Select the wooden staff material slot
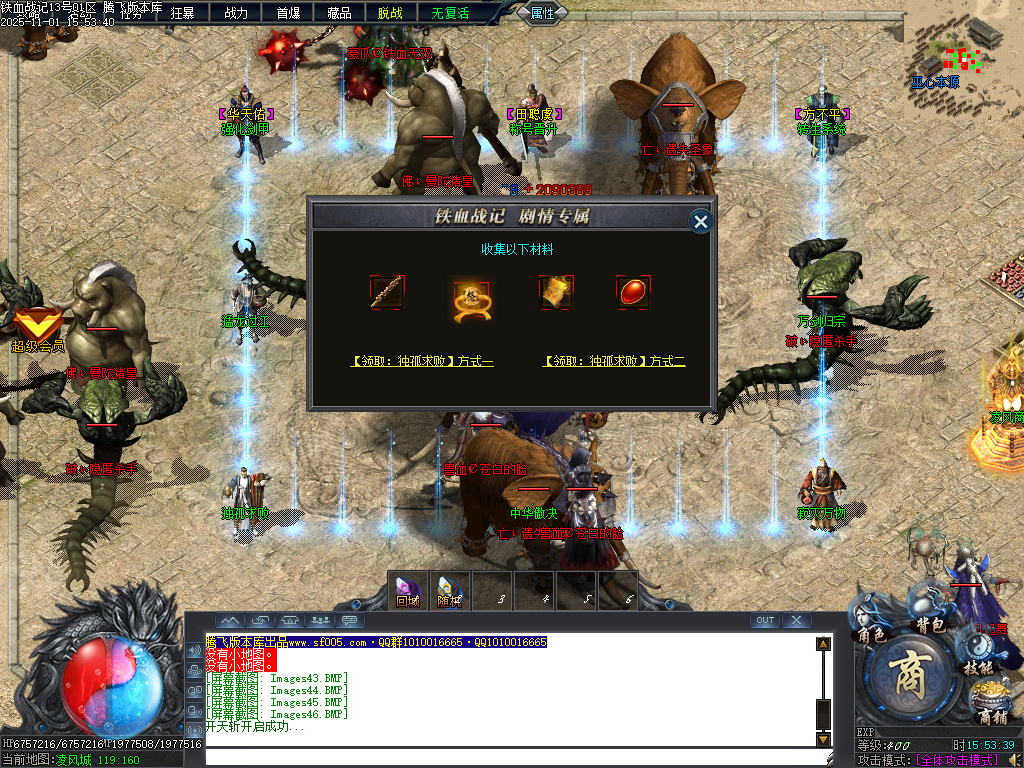The height and width of the screenshot is (768, 1024). point(386,293)
